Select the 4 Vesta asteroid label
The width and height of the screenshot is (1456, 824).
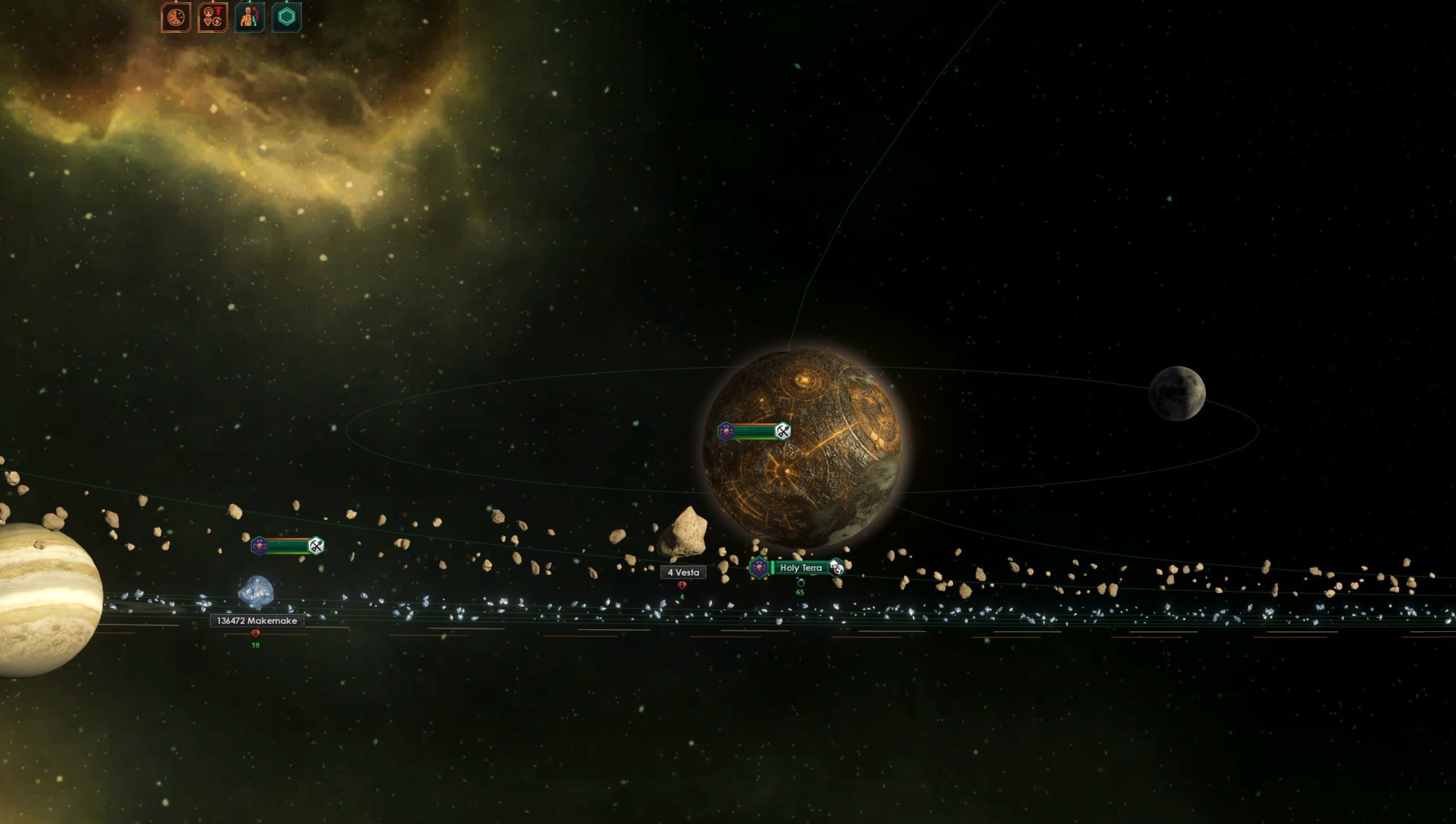[683, 572]
